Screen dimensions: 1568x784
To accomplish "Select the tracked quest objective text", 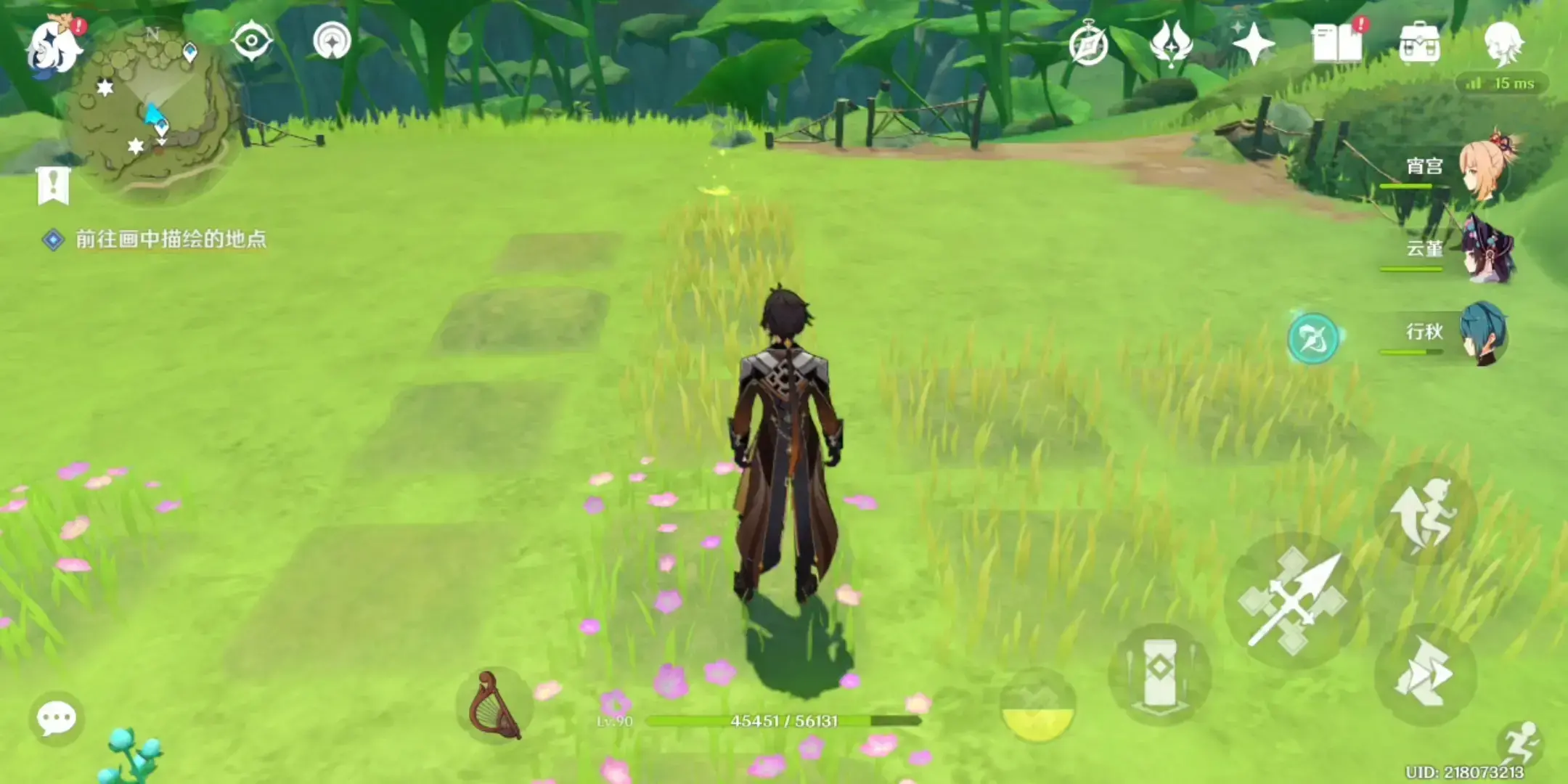I will (x=171, y=240).
